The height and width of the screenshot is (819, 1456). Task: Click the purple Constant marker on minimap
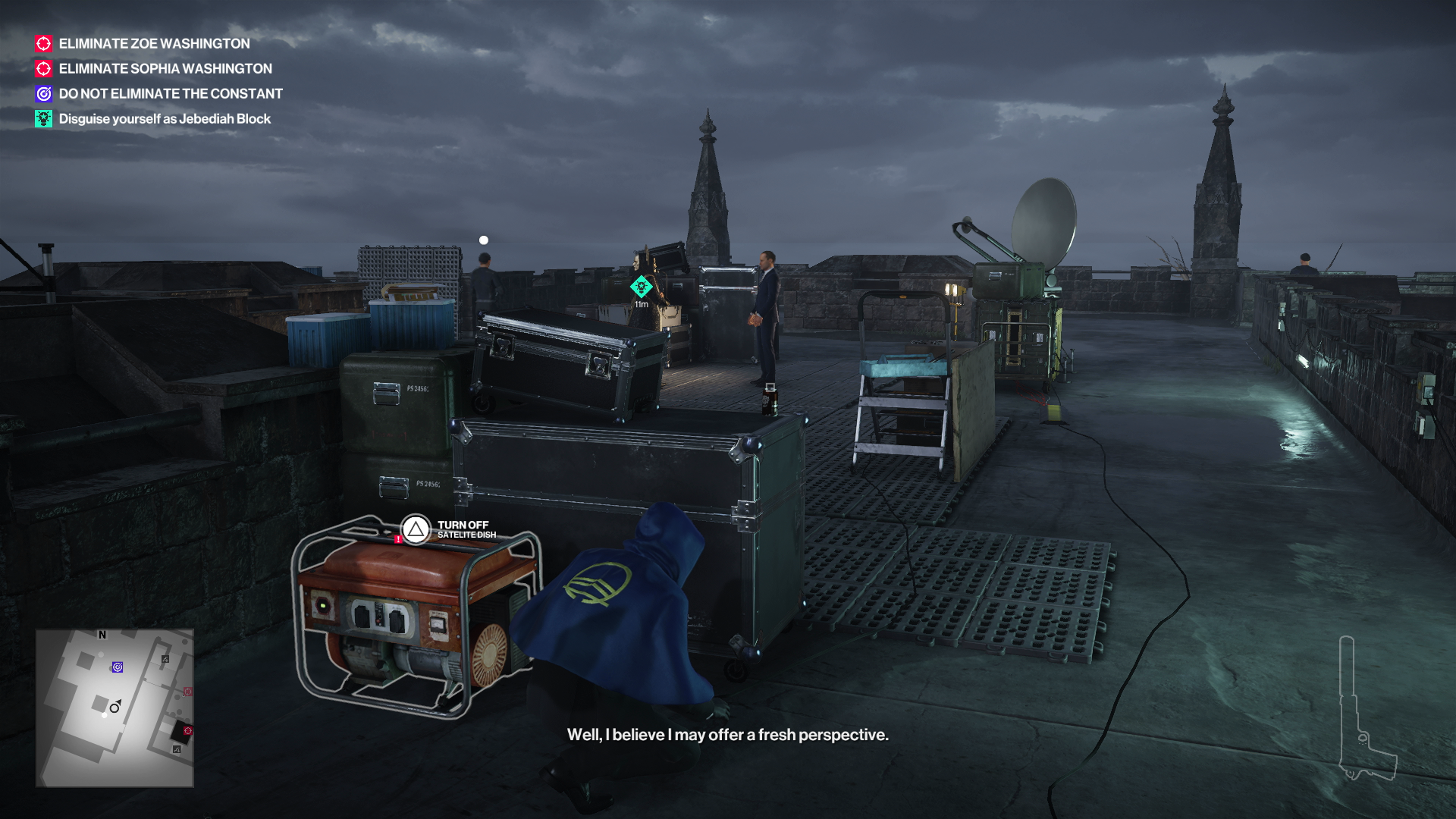[118, 667]
